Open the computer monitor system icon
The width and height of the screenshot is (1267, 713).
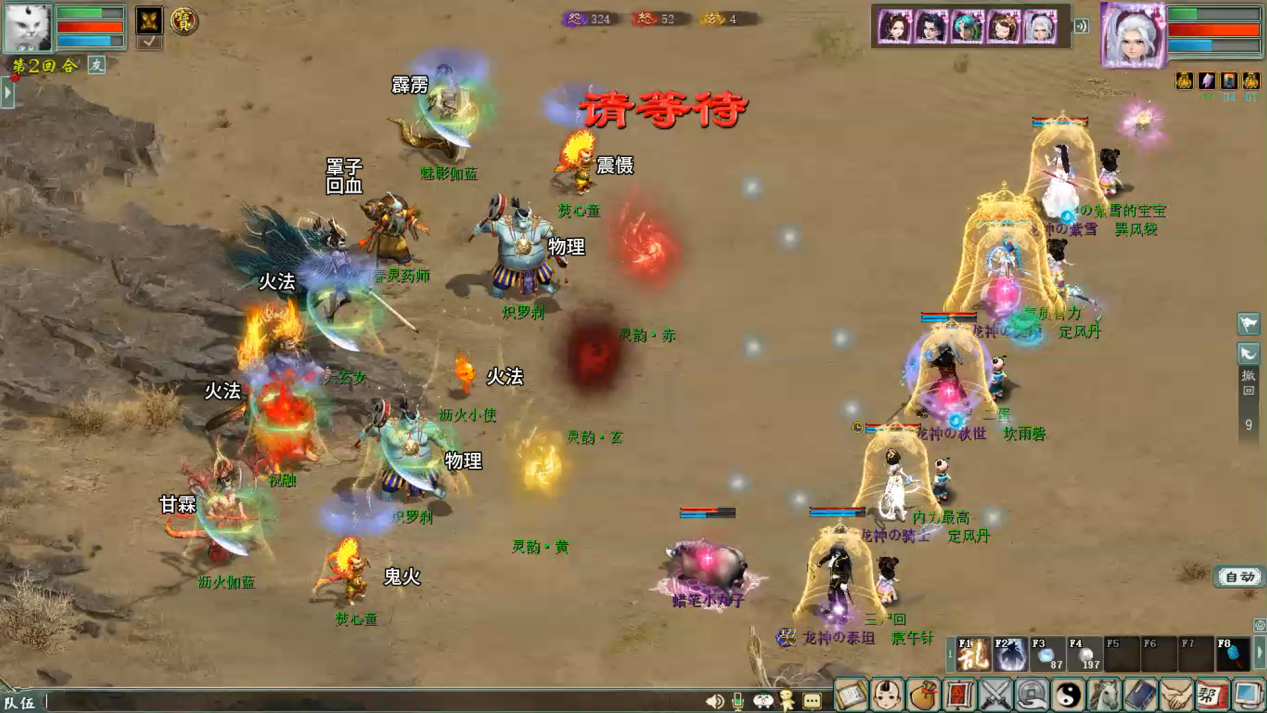tap(1248, 694)
